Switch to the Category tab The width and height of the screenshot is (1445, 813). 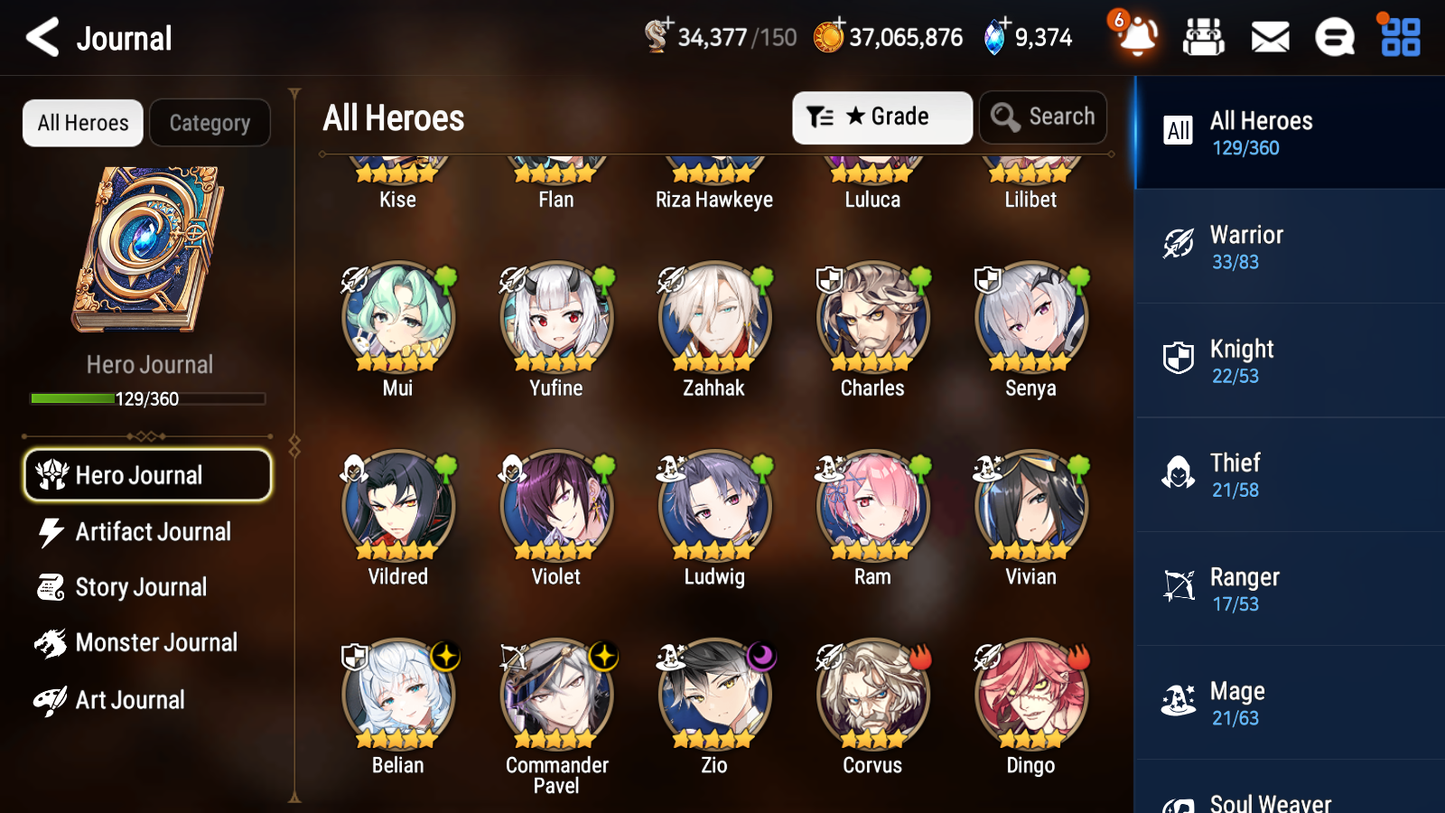pyautogui.click(x=210, y=122)
